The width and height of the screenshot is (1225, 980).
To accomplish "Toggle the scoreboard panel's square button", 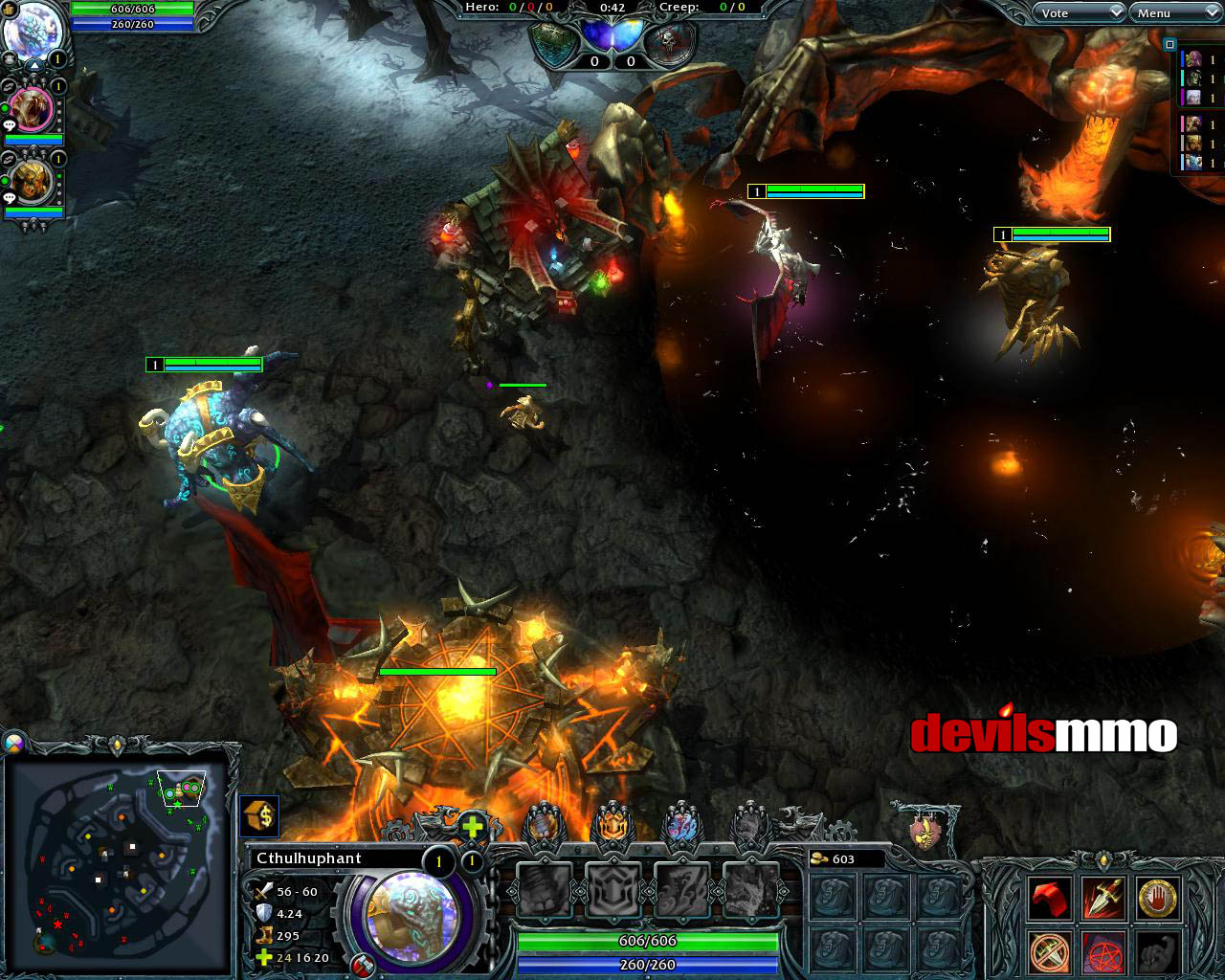I will [x=1169, y=44].
